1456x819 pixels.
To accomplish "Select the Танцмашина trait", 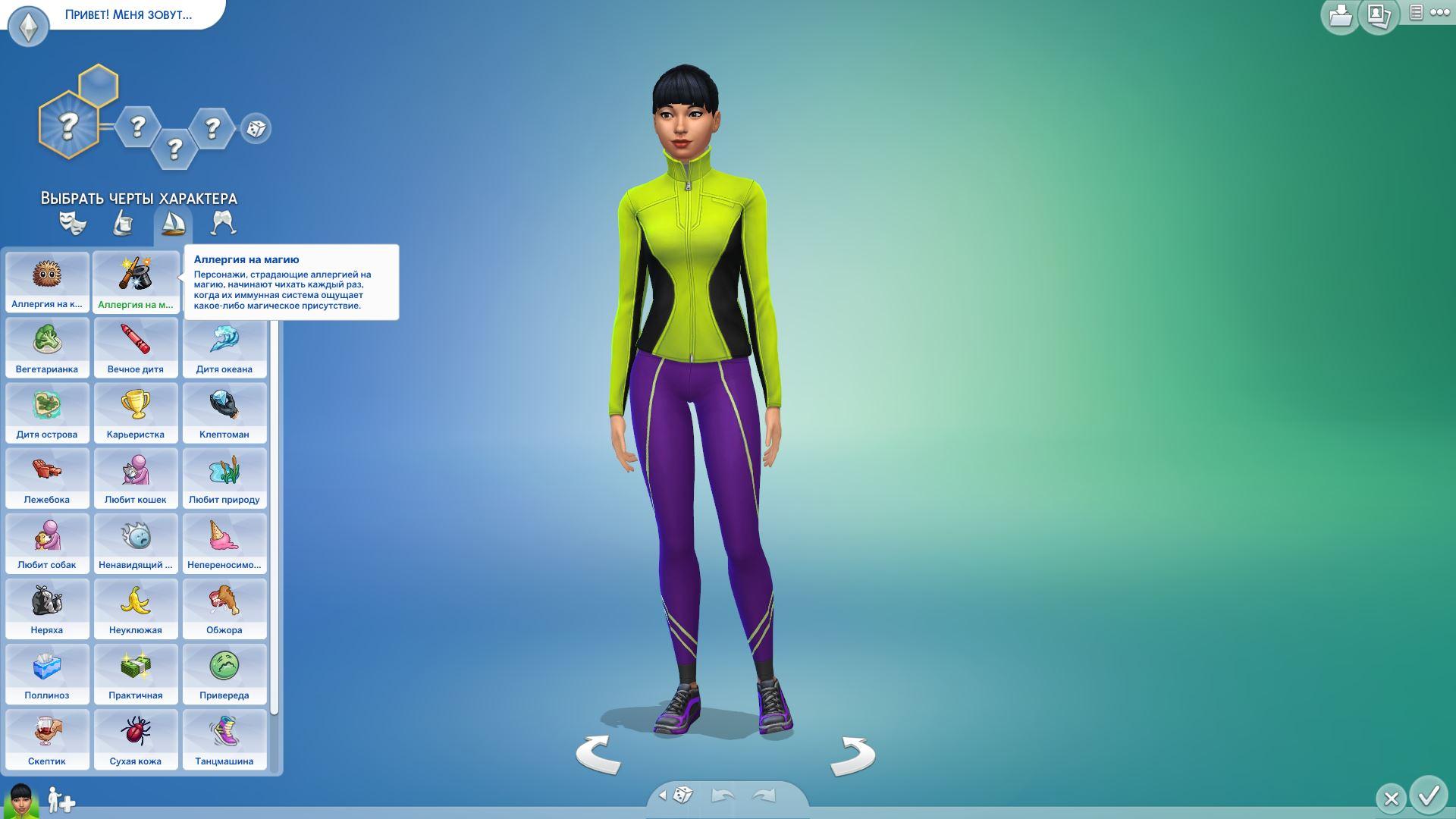I will (224, 739).
